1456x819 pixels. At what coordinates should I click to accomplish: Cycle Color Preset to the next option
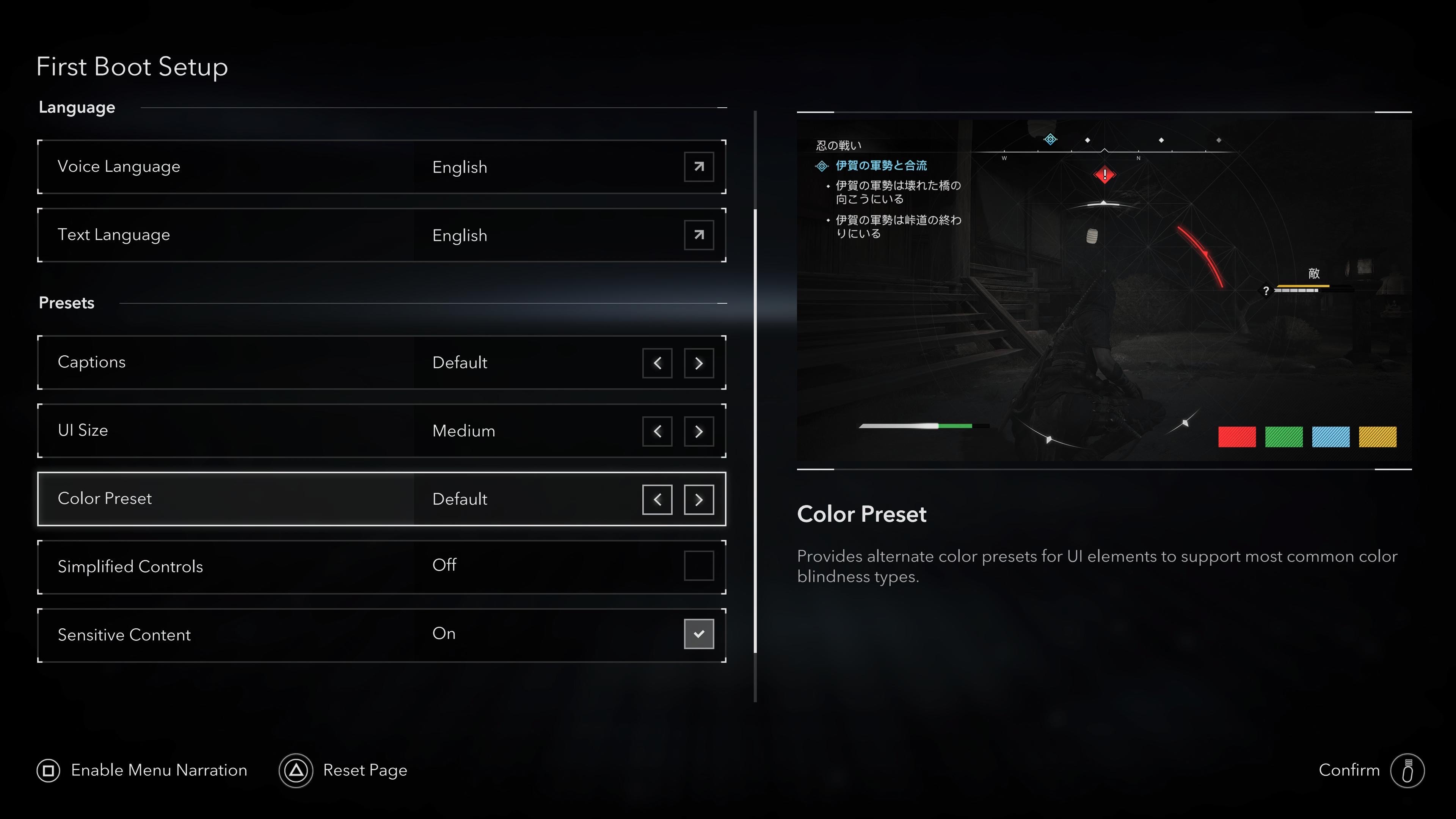698,500
